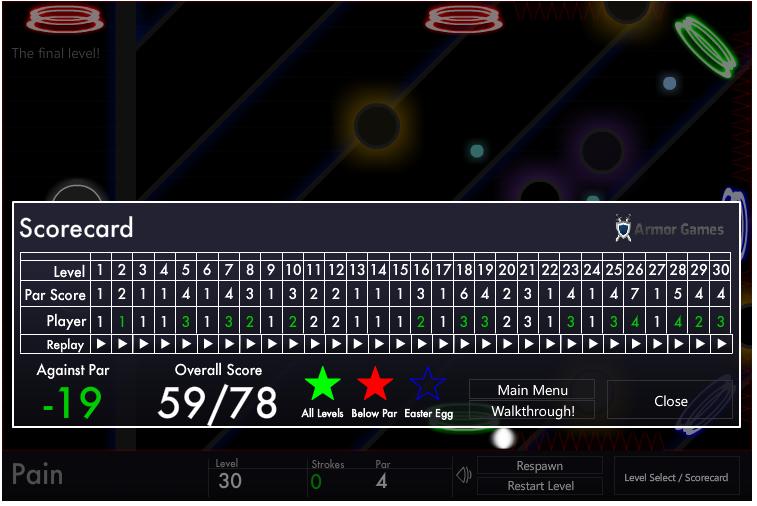
Task: Watch the level 30 replay
Action: coord(721,344)
